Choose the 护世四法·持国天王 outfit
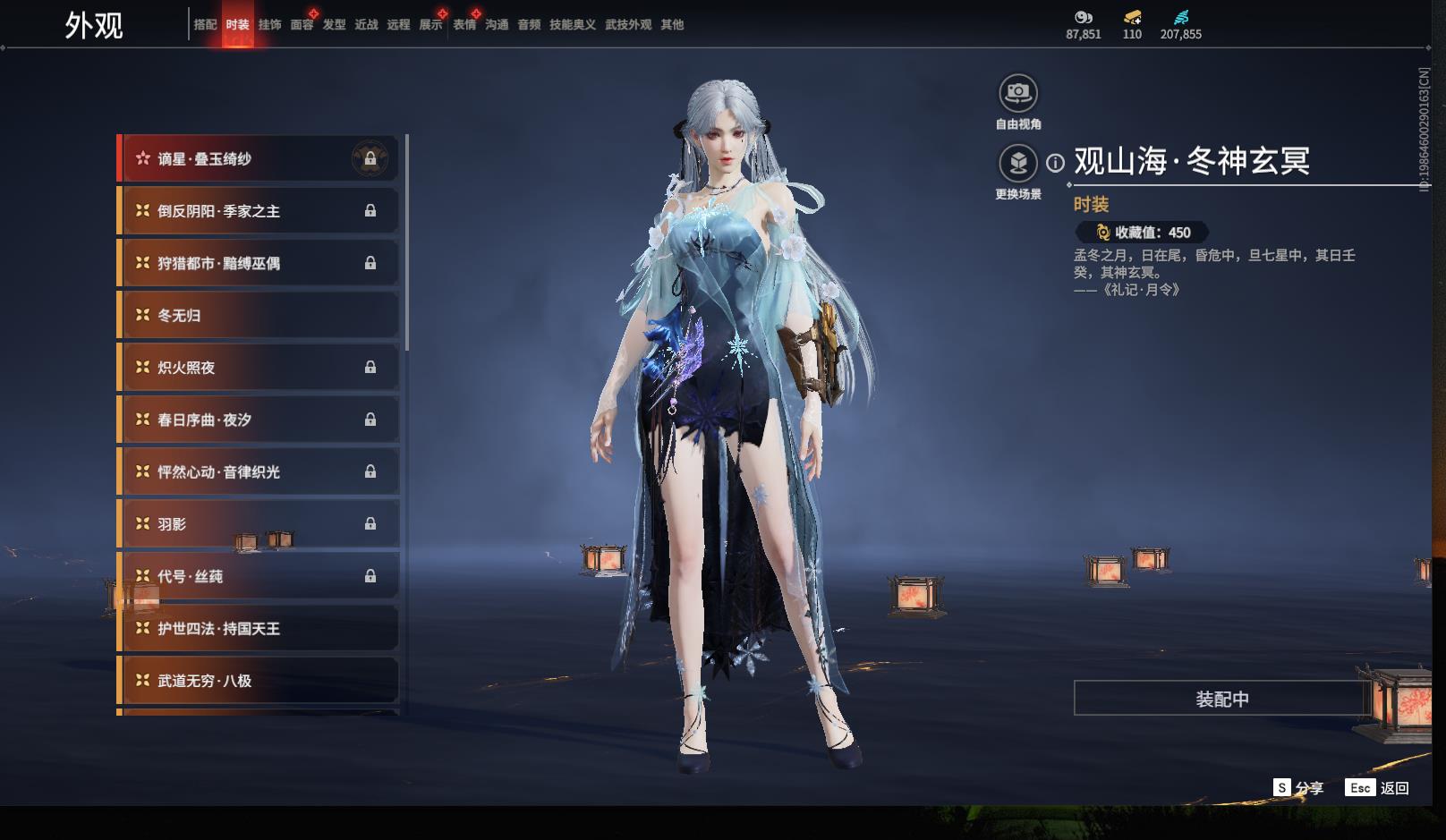The height and width of the screenshot is (840, 1446). click(258, 629)
